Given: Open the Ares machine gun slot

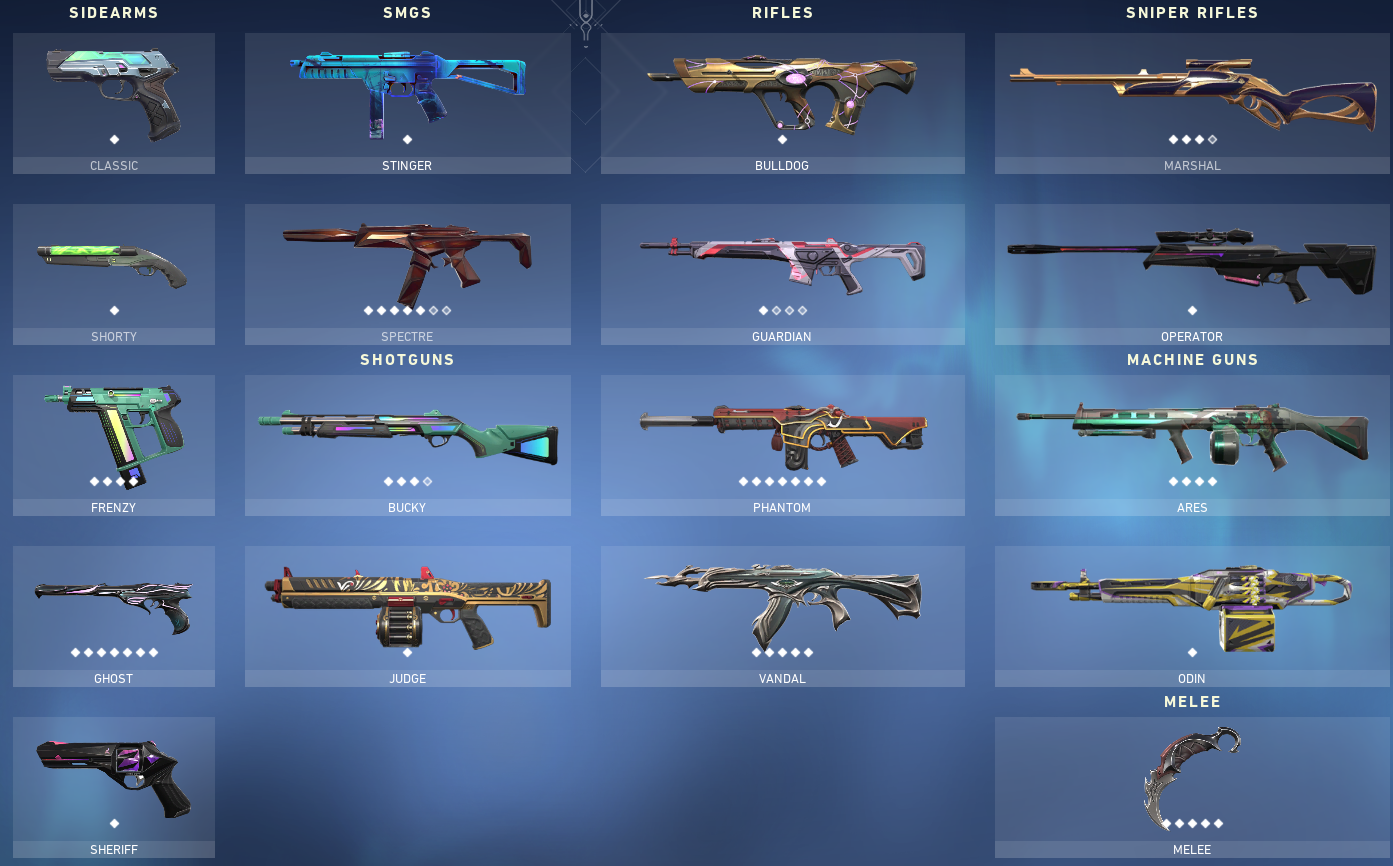Looking at the screenshot, I should 1191,435.
